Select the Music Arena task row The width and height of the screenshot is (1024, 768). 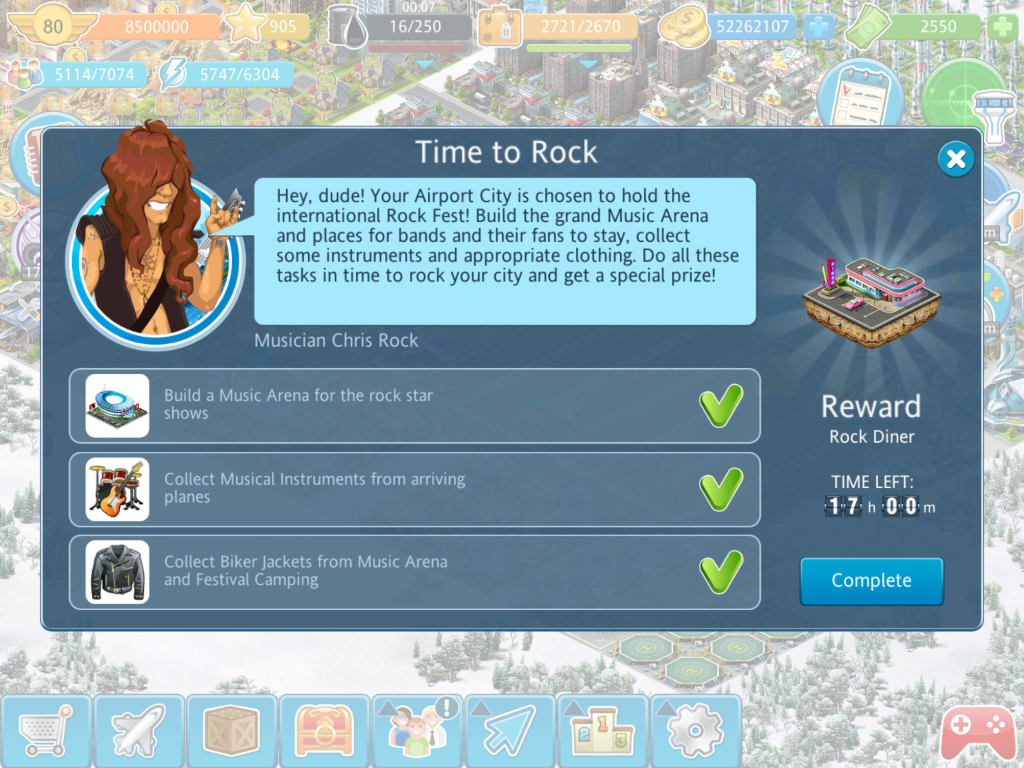click(414, 406)
